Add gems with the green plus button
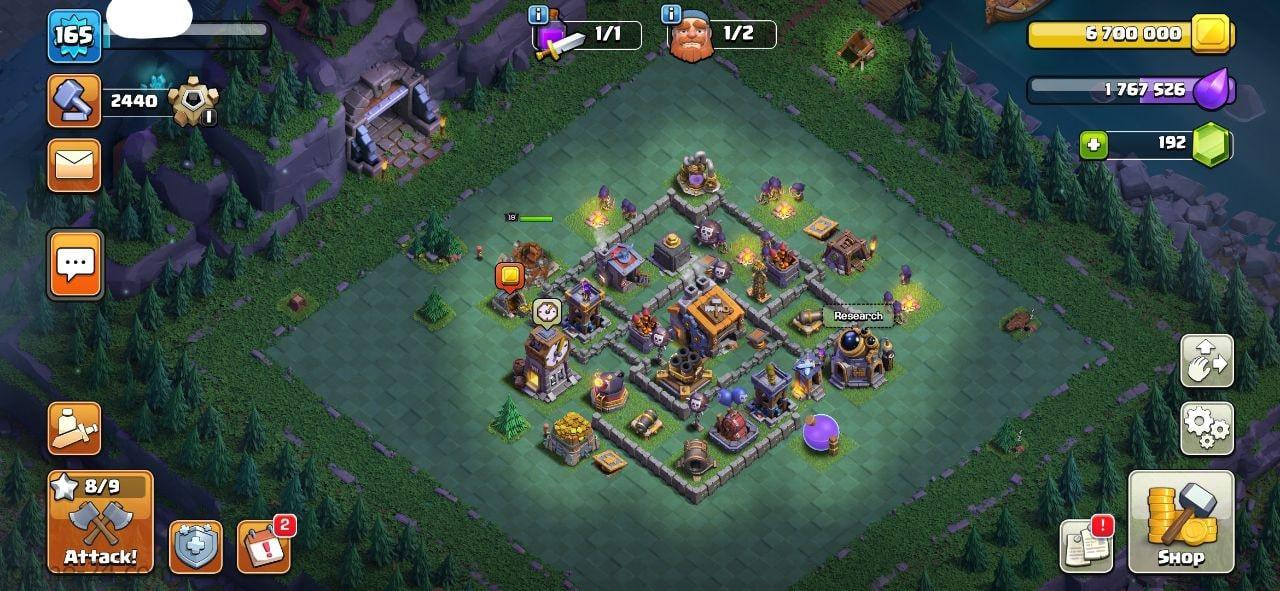 coord(1094,145)
